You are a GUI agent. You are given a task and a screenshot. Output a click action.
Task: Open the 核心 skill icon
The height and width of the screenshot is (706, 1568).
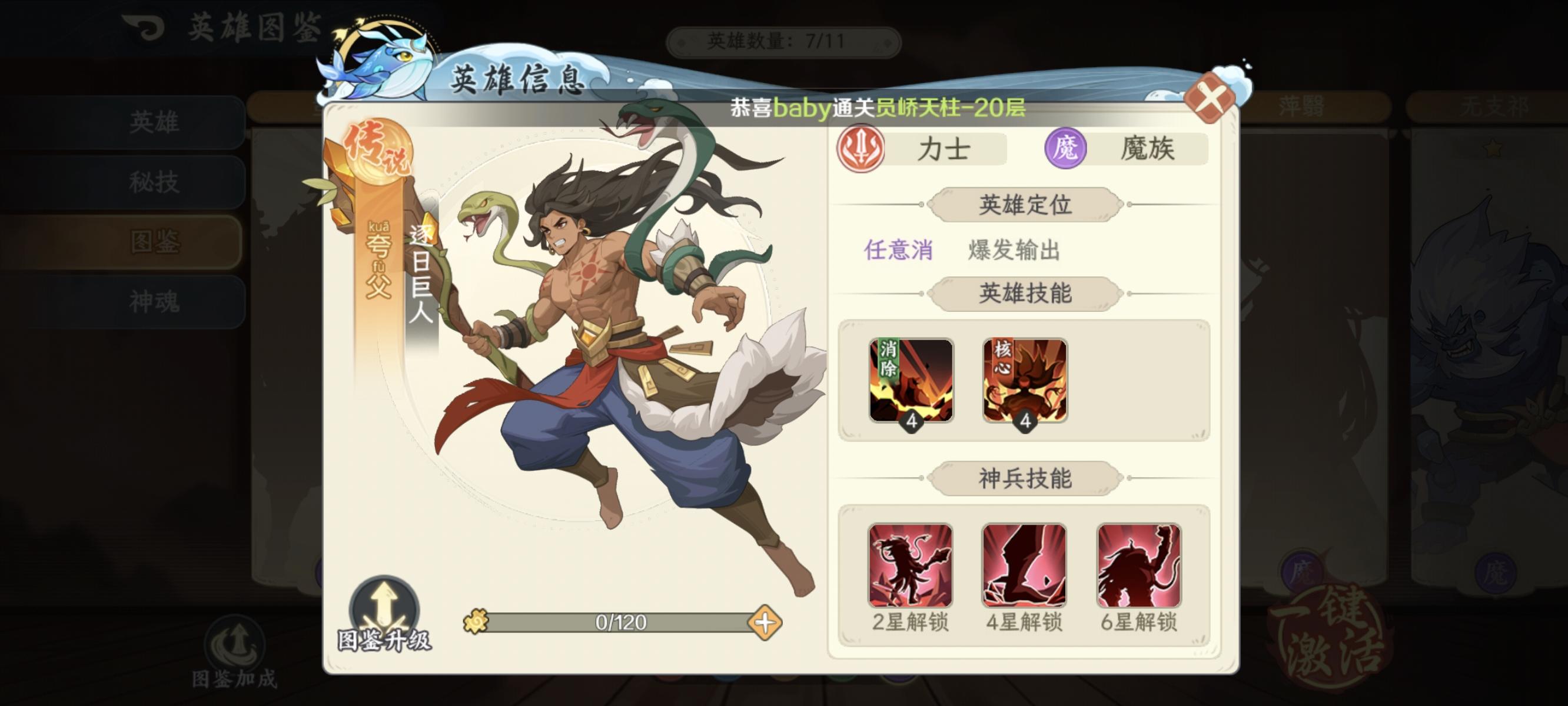1025,381
